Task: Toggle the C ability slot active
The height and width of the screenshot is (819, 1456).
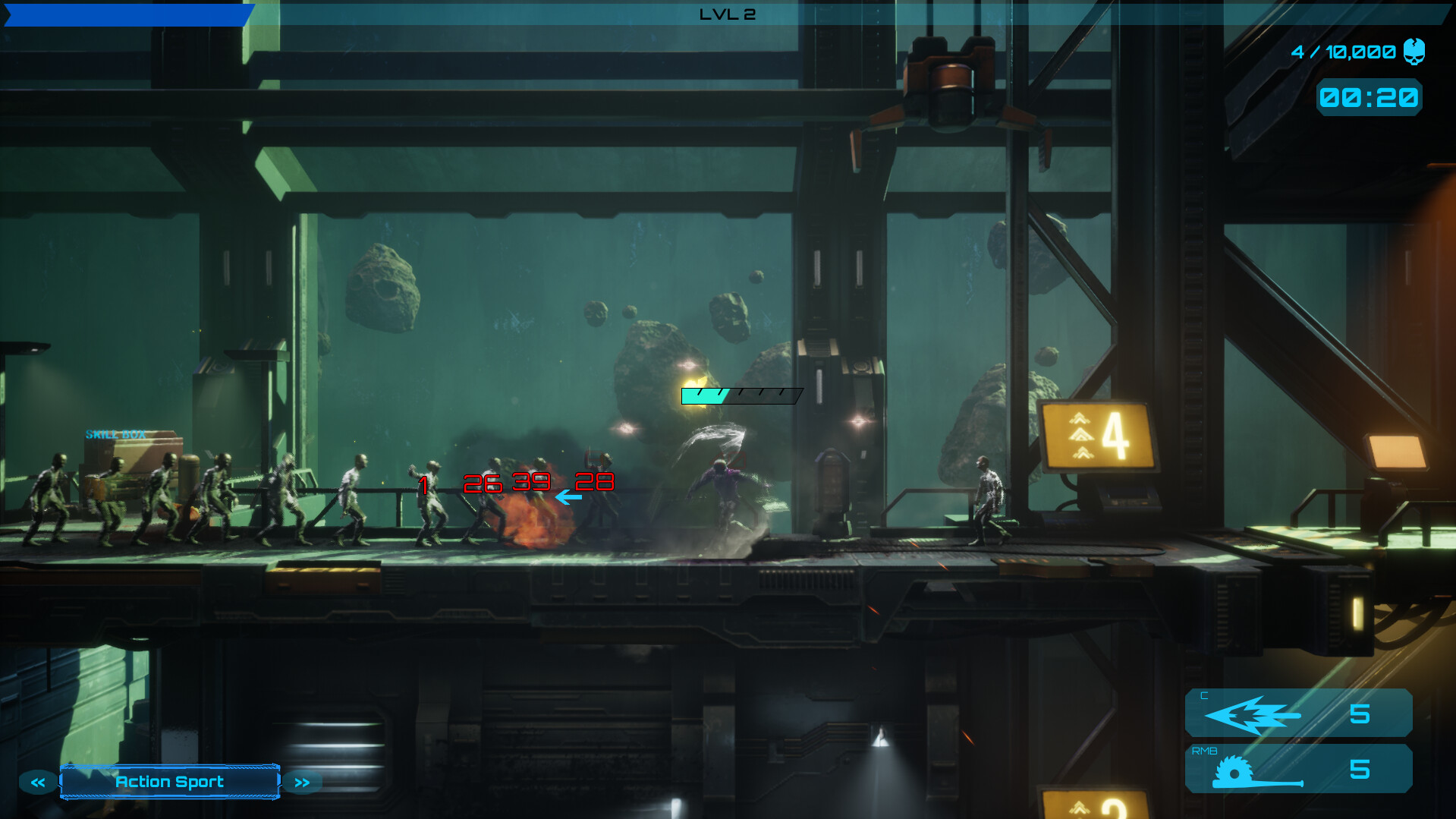Action: (x=1299, y=713)
